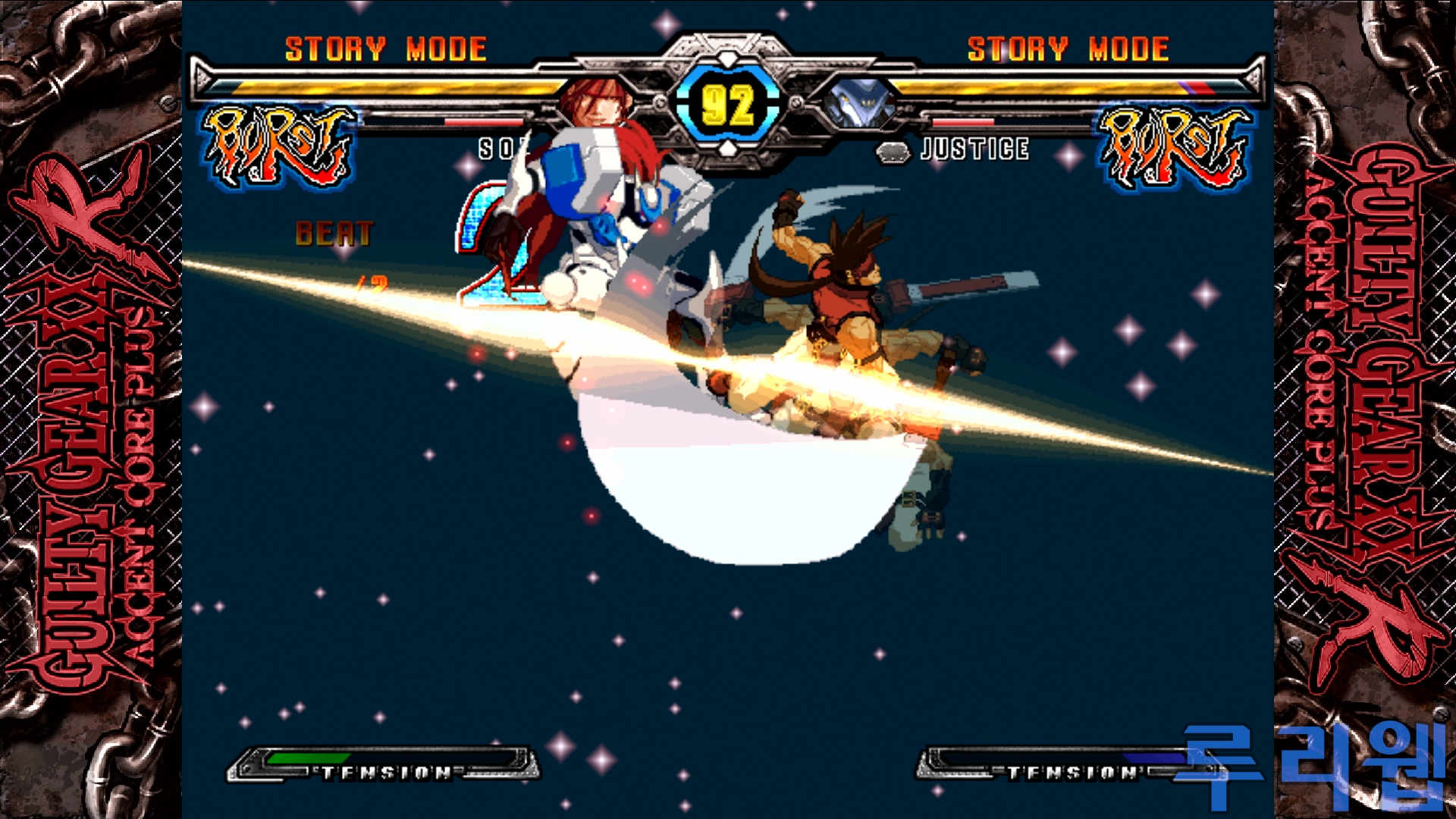Click Sol's character portrait
This screenshot has width=1456, height=819.
point(599,104)
